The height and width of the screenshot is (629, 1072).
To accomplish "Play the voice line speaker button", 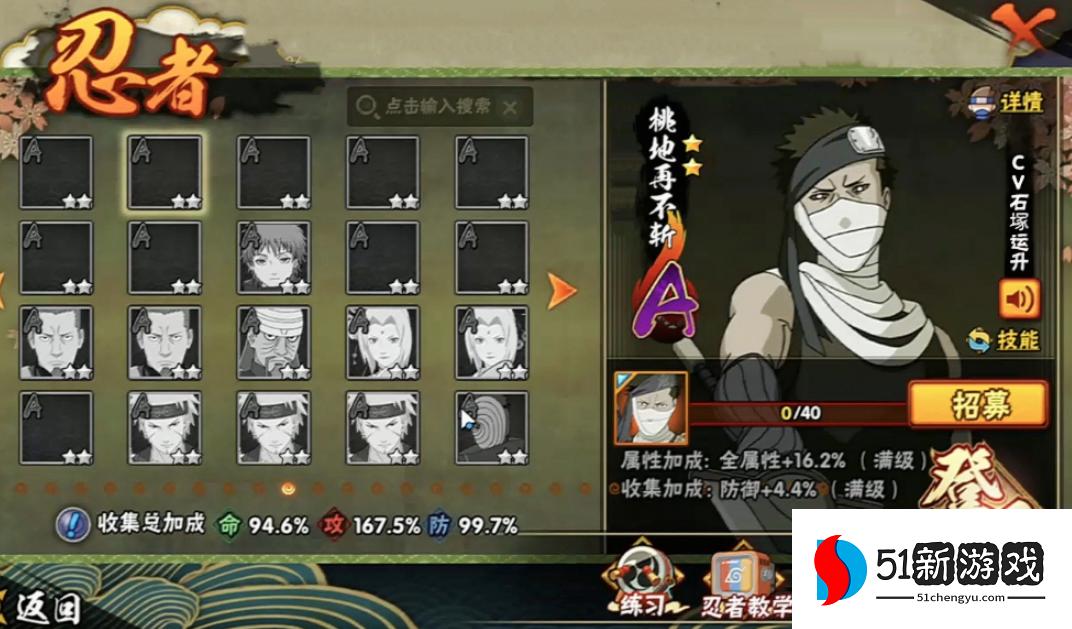I will tap(1019, 298).
